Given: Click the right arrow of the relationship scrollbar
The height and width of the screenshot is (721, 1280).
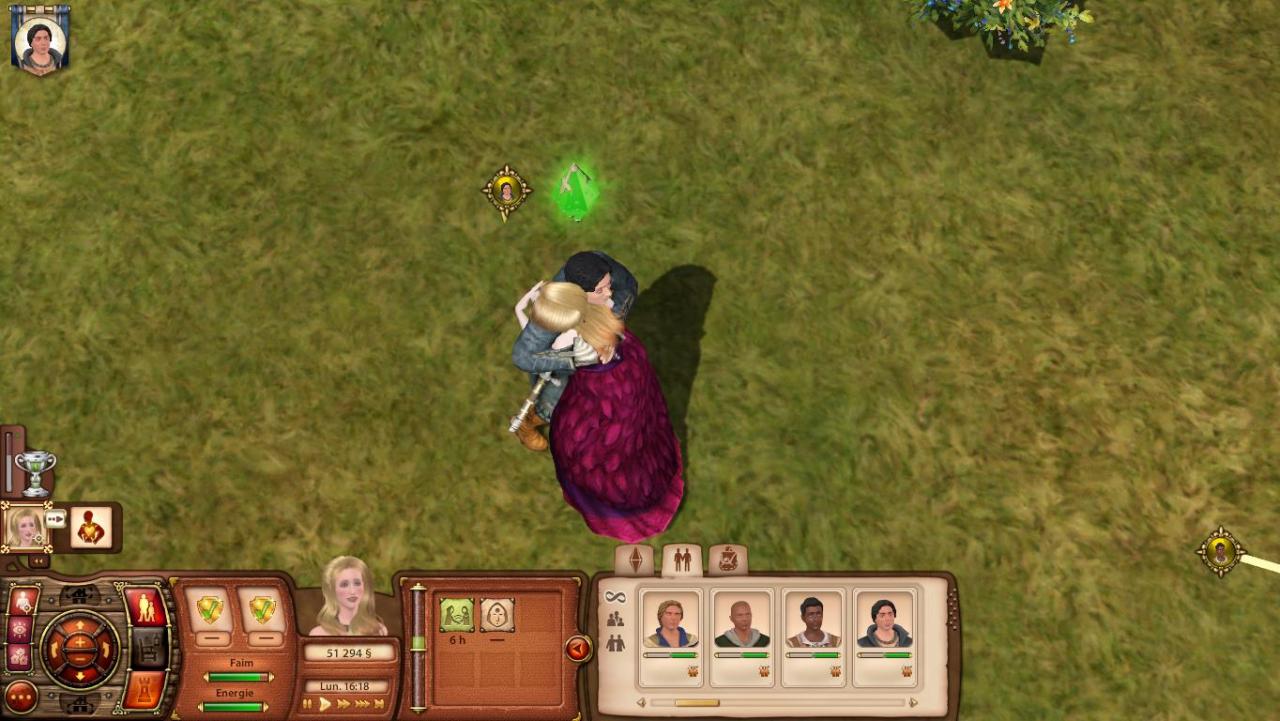Looking at the screenshot, I should (x=913, y=702).
